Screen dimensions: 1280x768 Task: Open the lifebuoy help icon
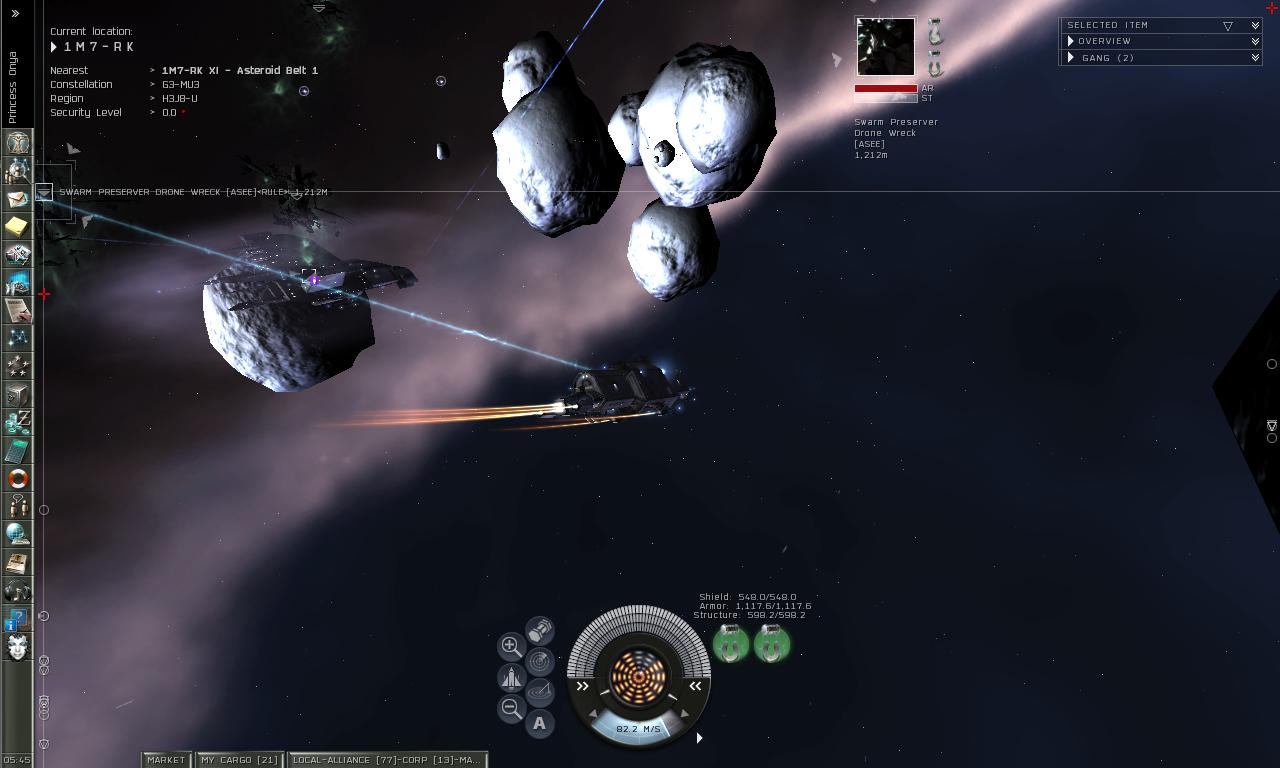pos(18,479)
